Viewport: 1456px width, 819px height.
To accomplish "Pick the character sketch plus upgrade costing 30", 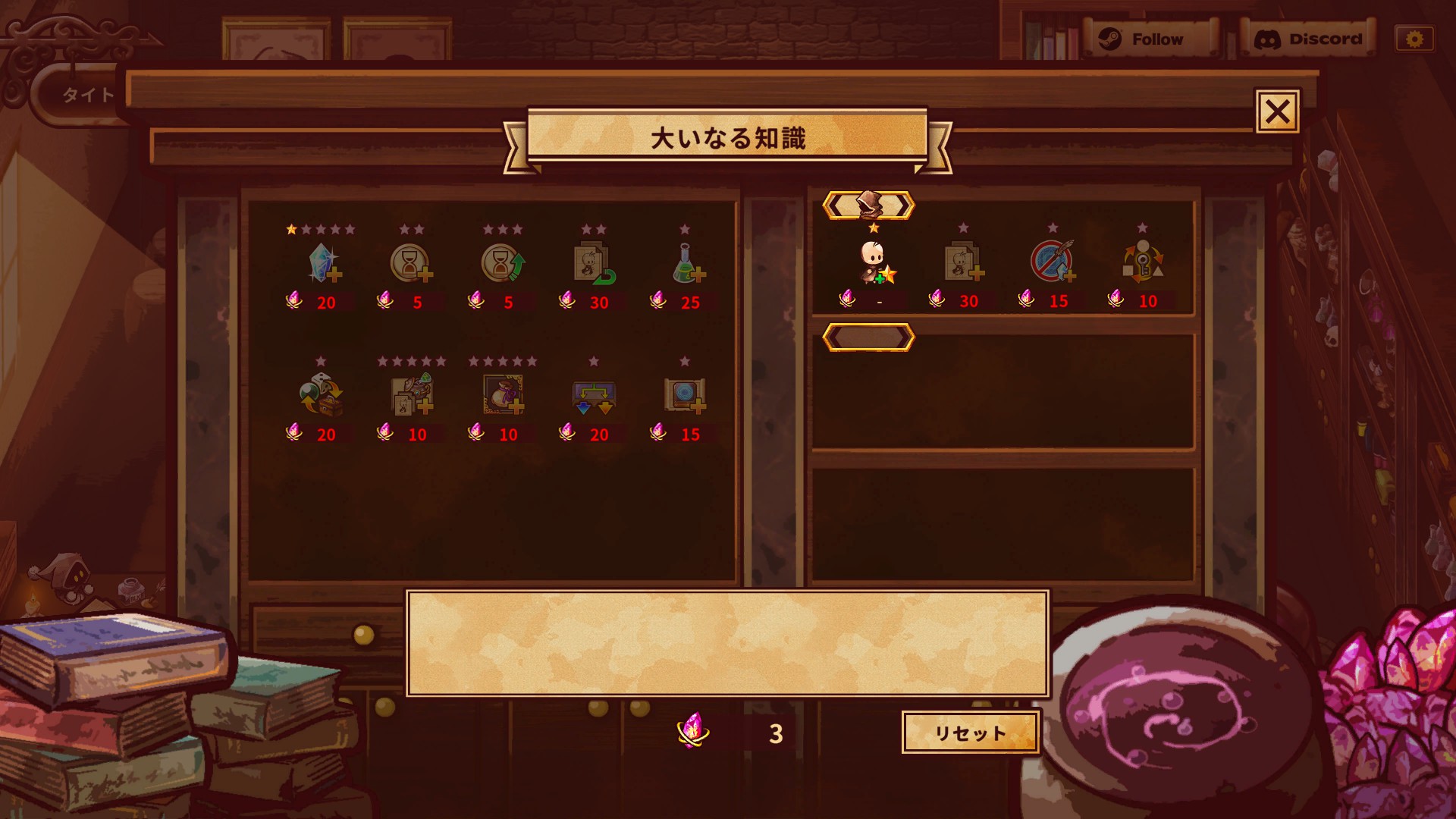I will [x=963, y=262].
